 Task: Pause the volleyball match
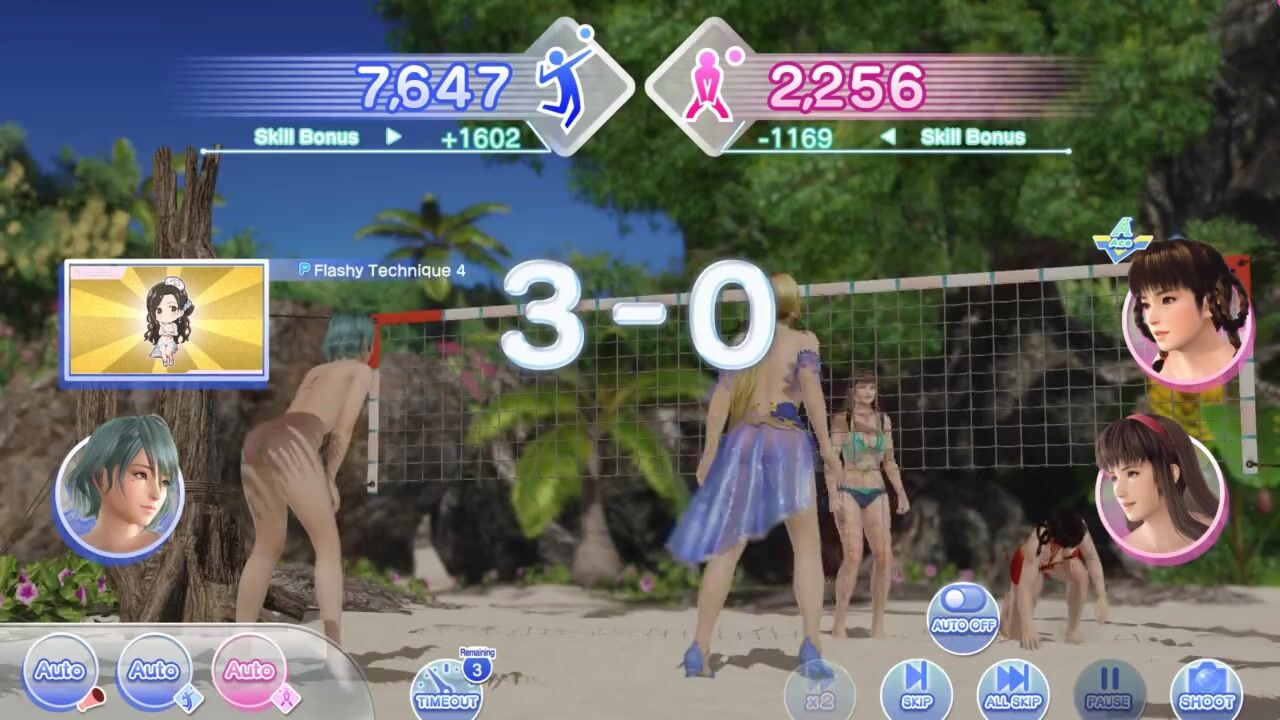pos(1109,690)
